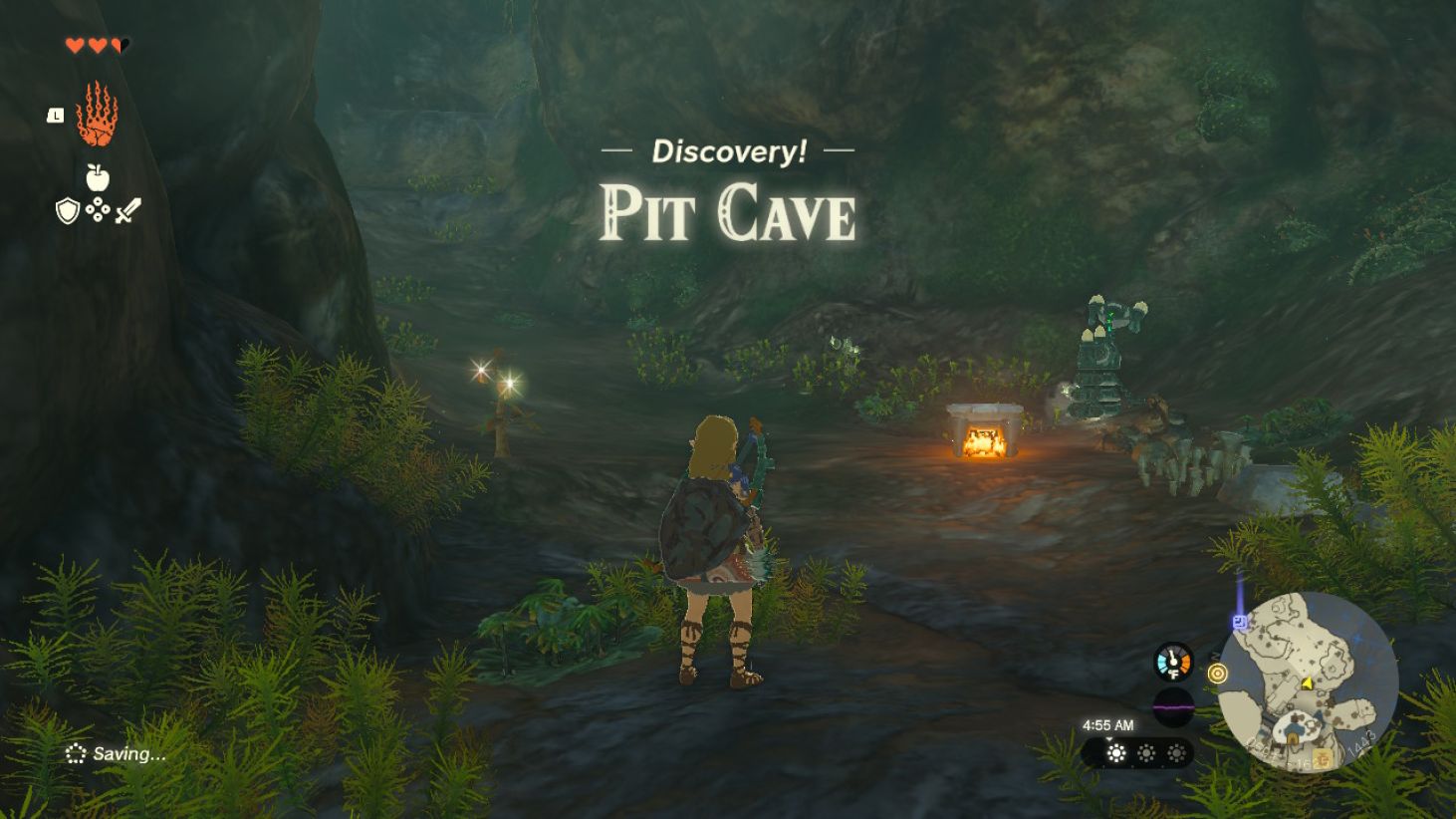Viewport: 1456px width, 819px height.
Task: Click the Discovery! label
Action: (728, 150)
